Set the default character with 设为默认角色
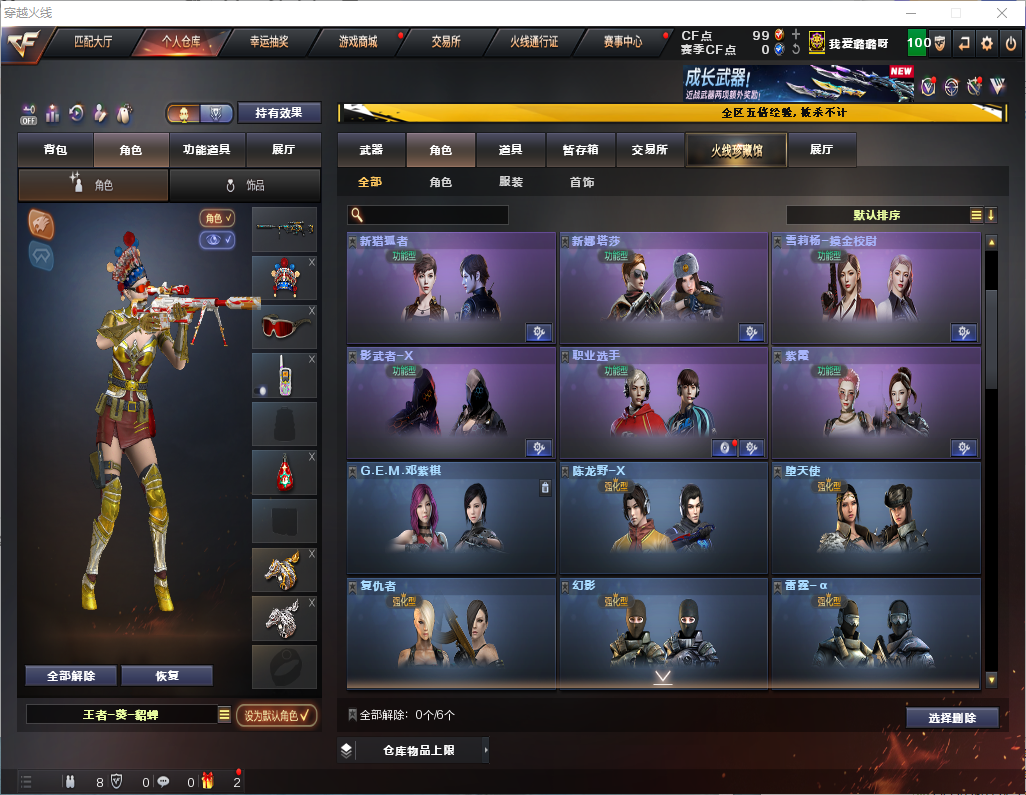1026x795 pixels. coord(277,715)
